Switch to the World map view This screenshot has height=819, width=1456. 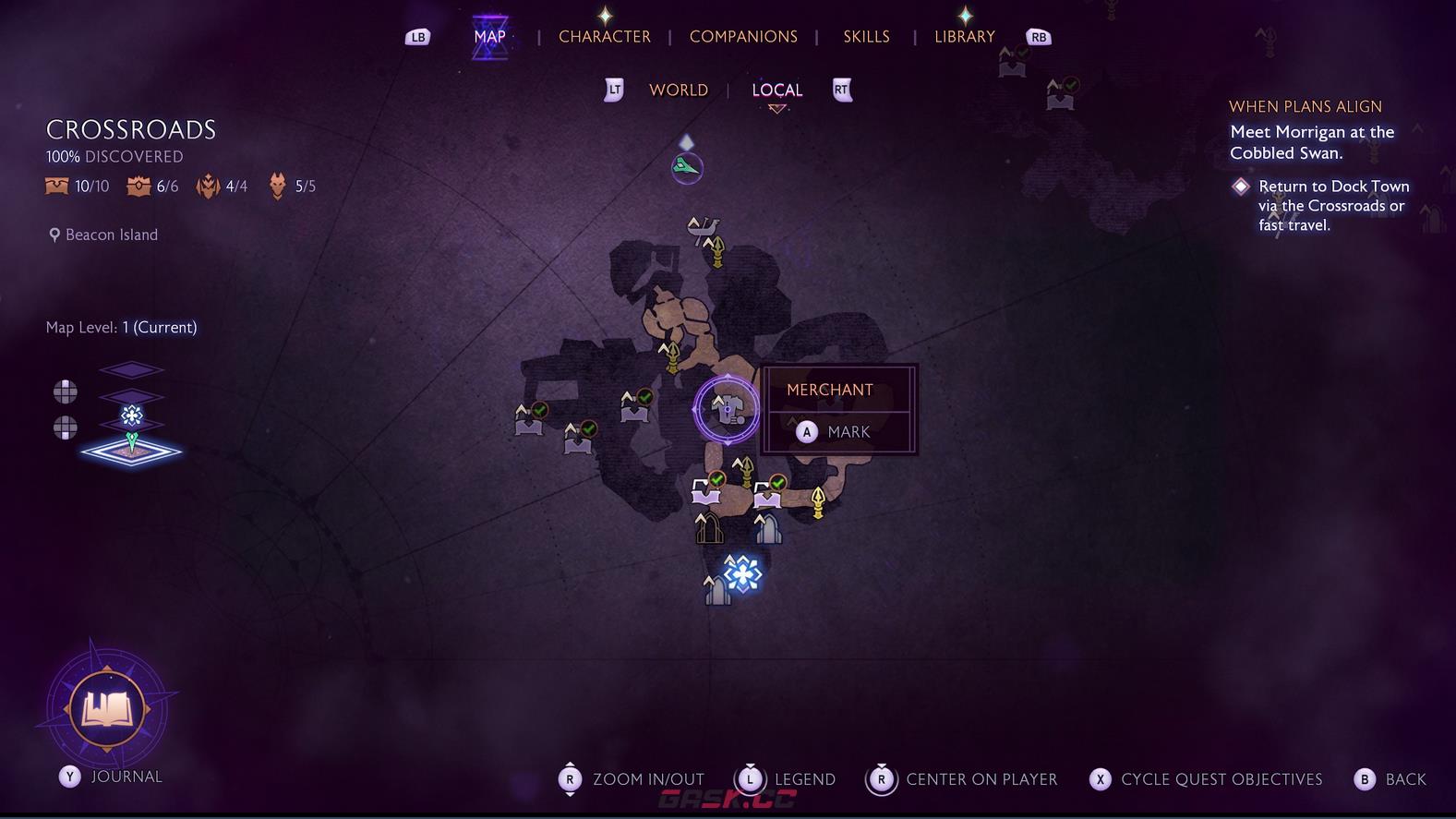coord(678,90)
